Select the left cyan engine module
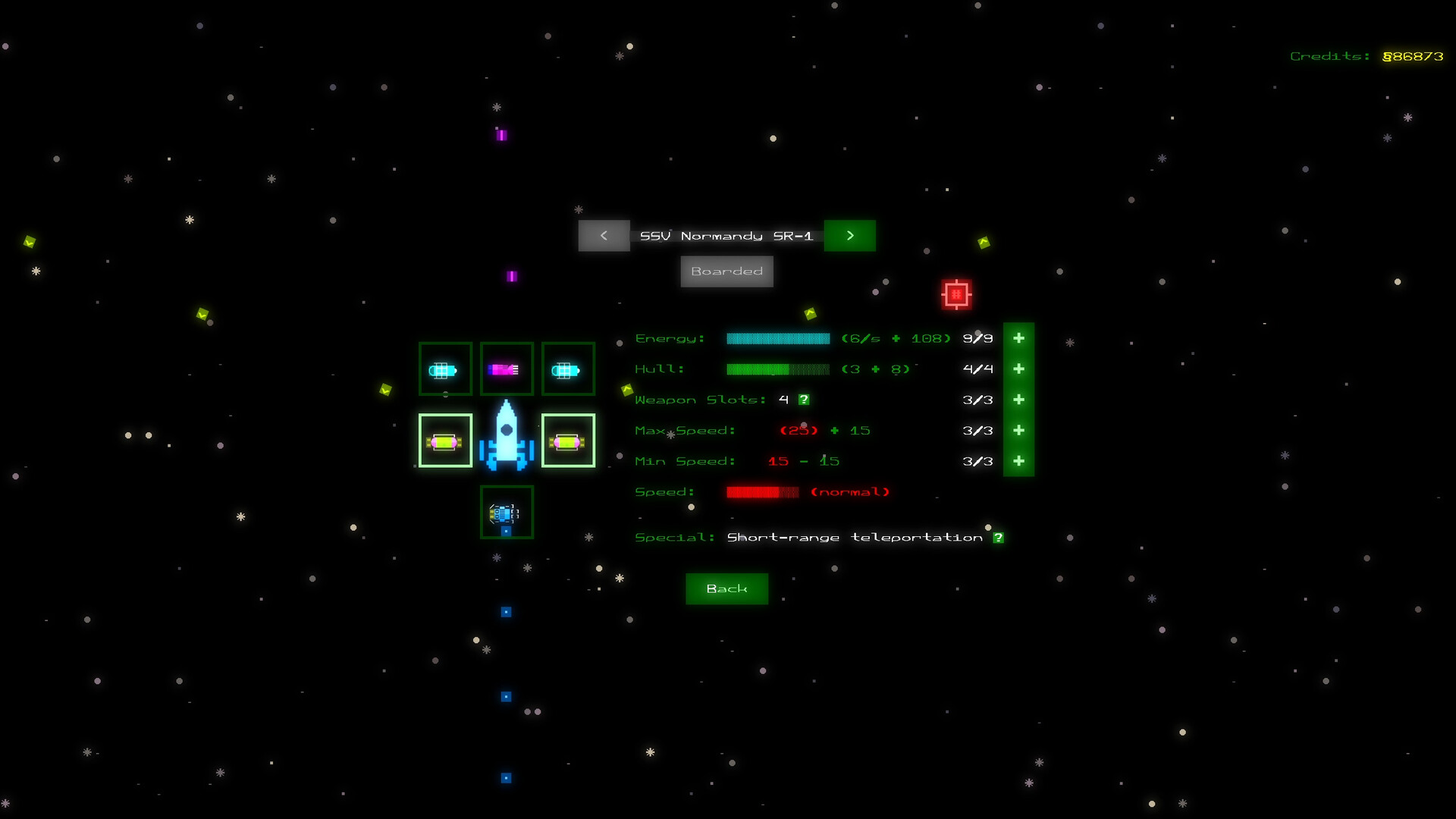The height and width of the screenshot is (819, 1456). 444,369
